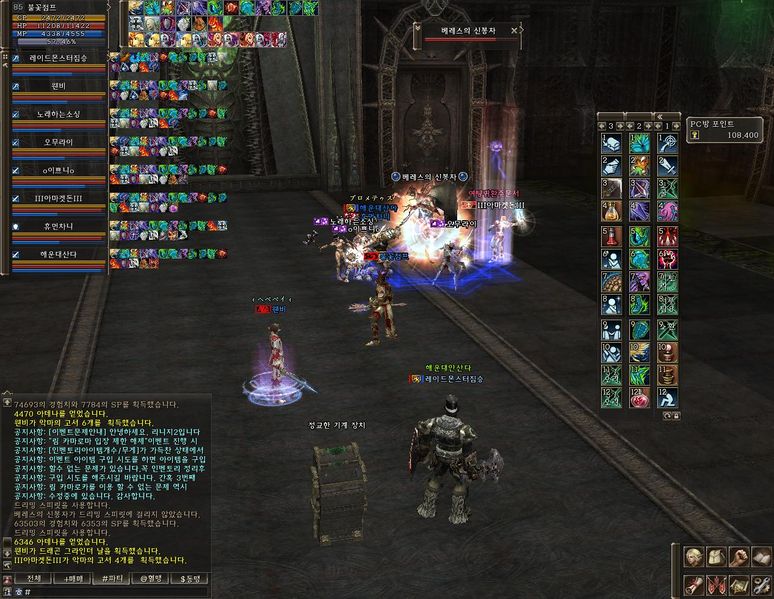The image size is (774, 599).
Task: Open the character face icon in the bottom menu
Action: pos(692,556)
